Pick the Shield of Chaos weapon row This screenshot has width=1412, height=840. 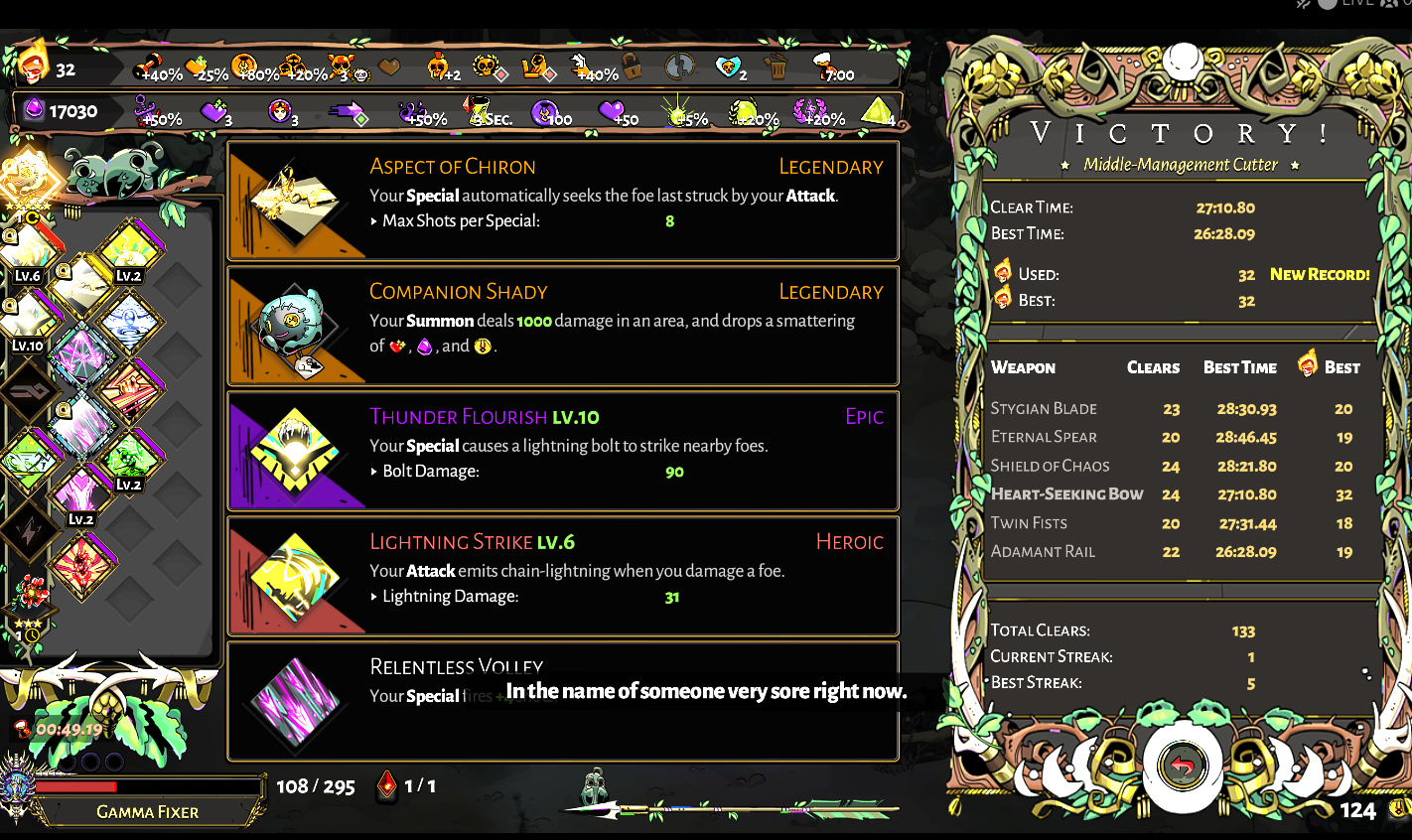pyautogui.click(x=1172, y=466)
